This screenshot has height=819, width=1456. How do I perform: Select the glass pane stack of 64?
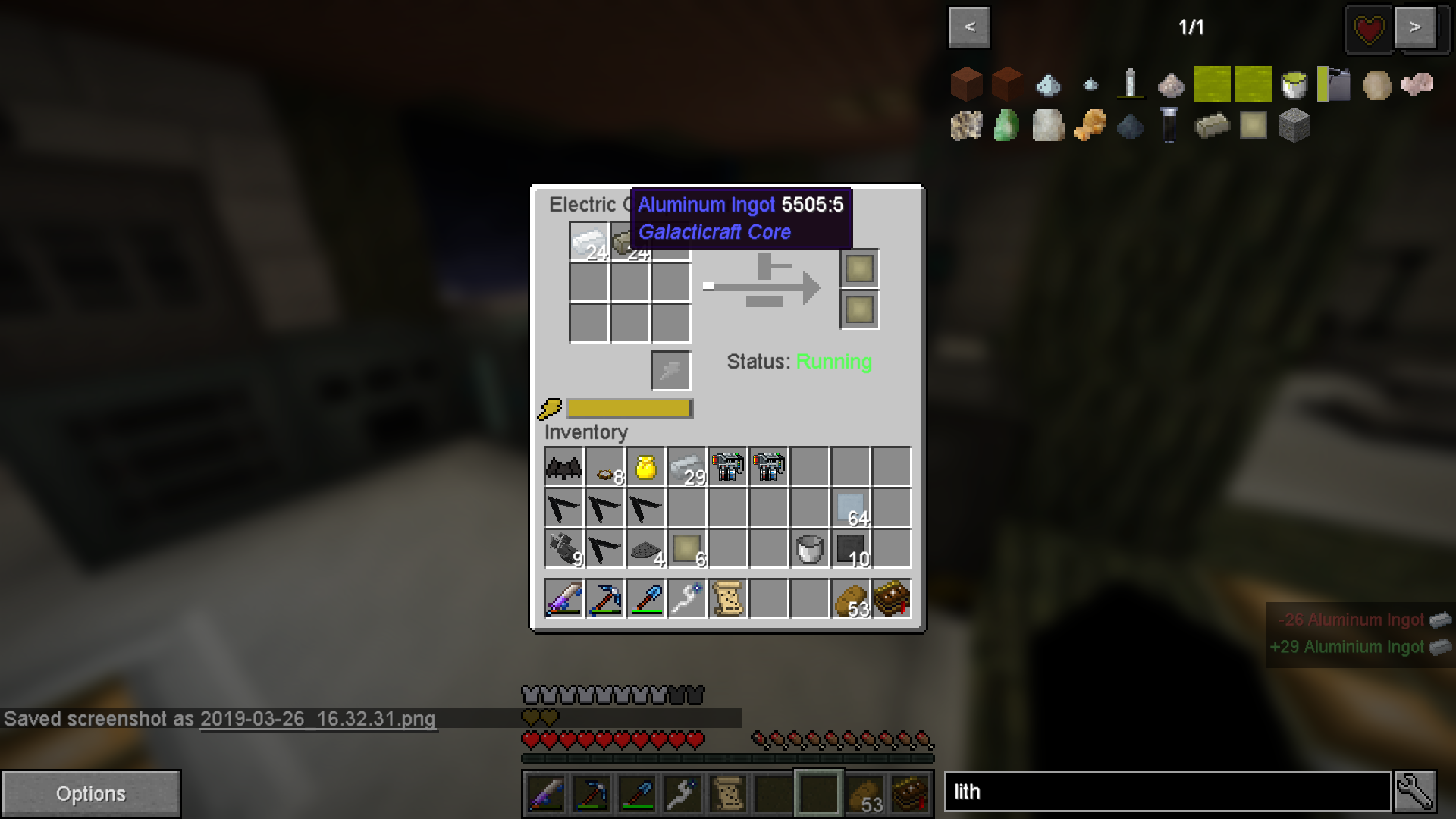tap(849, 507)
